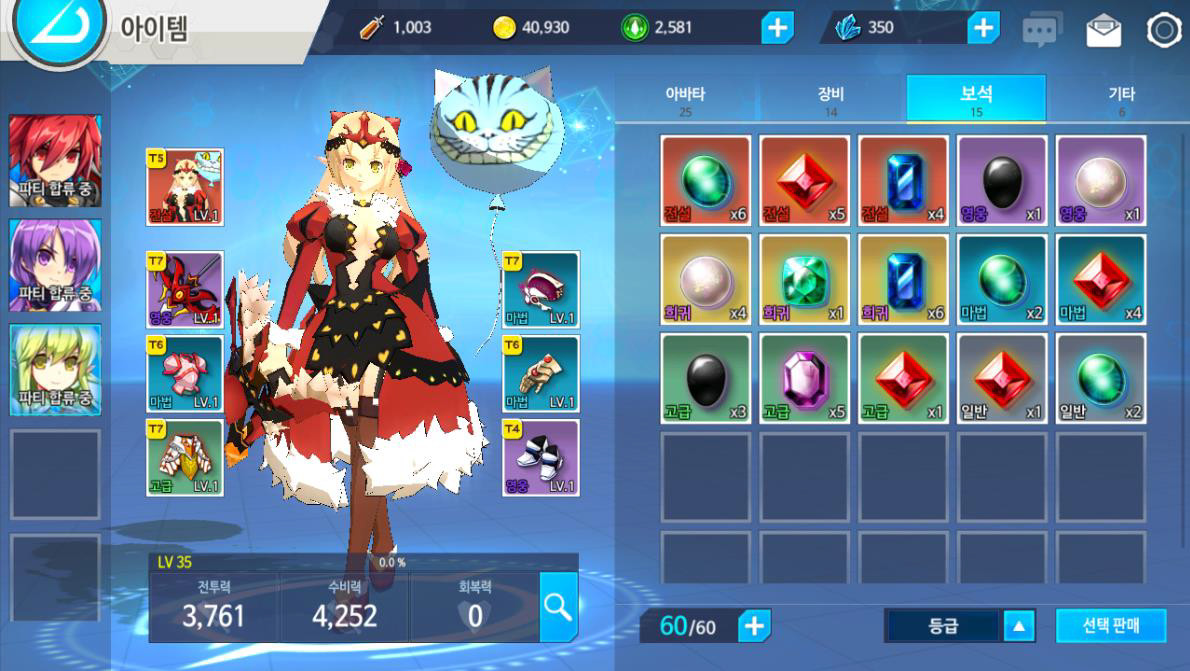Choose the 전설 green orb gem x6
Viewport: 1190px width, 671px height.
tap(705, 181)
